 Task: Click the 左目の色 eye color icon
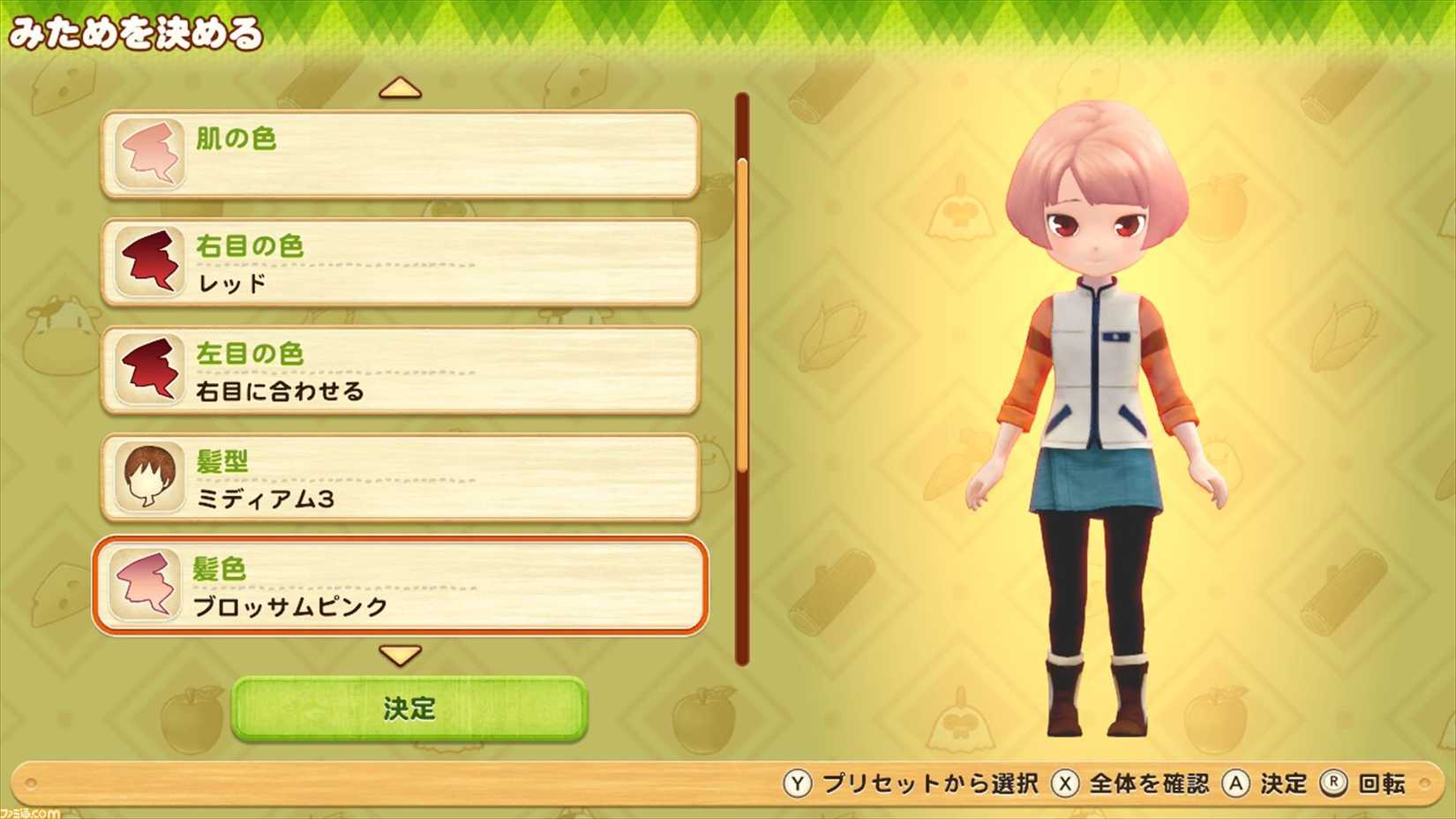[148, 370]
